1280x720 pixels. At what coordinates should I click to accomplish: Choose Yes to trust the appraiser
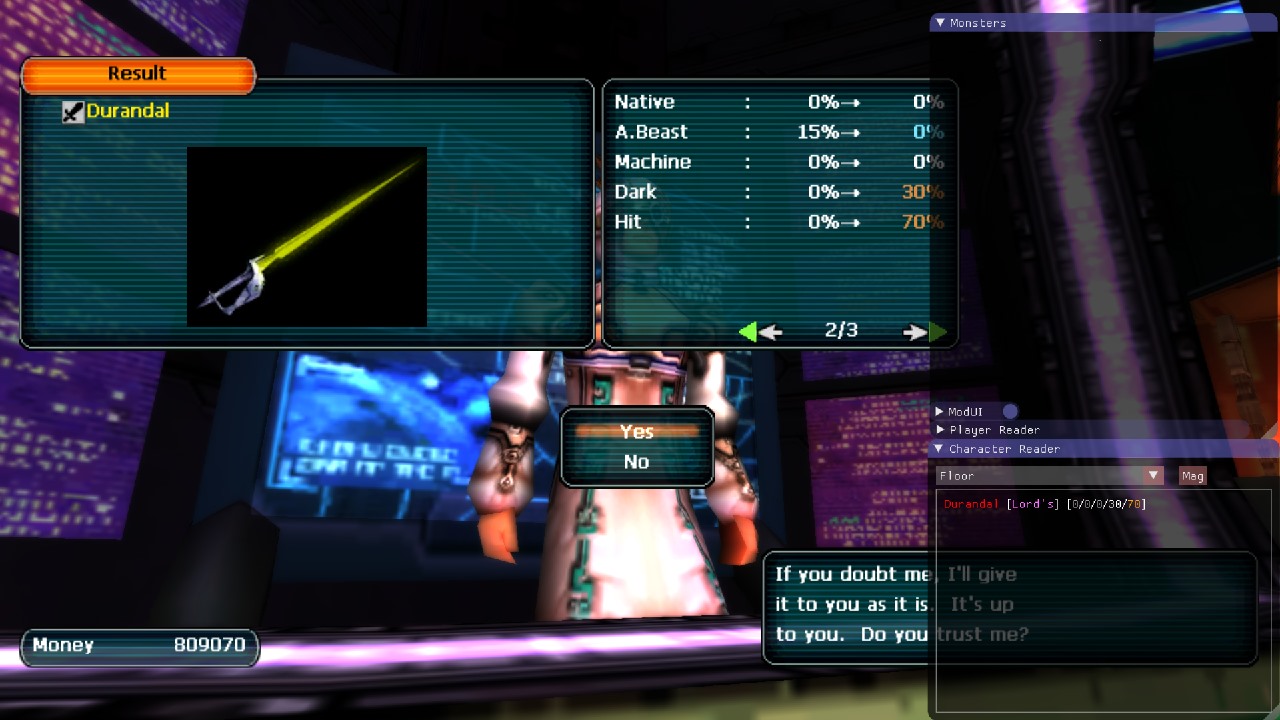[637, 432]
